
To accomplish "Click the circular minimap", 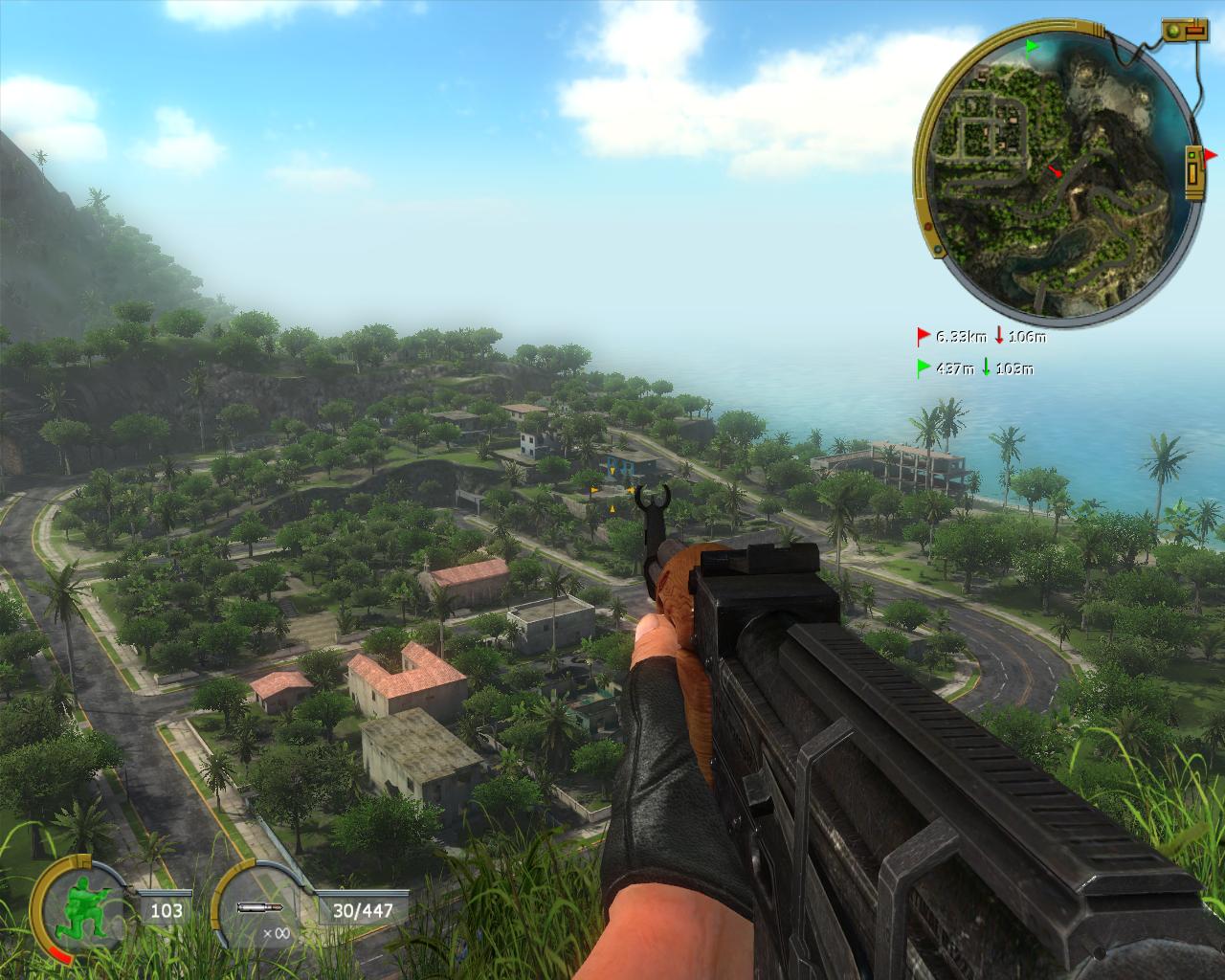I will [1058, 174].
